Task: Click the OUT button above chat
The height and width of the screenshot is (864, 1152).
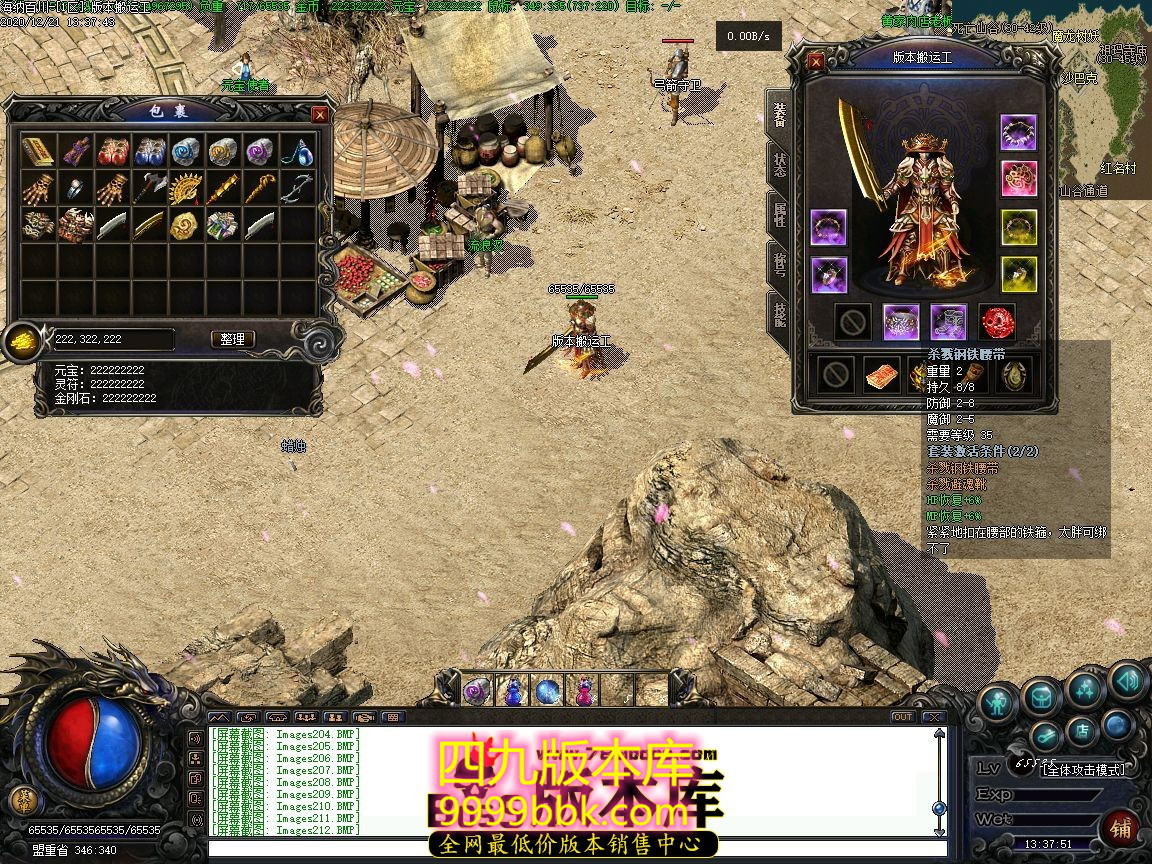Action: 902,717
